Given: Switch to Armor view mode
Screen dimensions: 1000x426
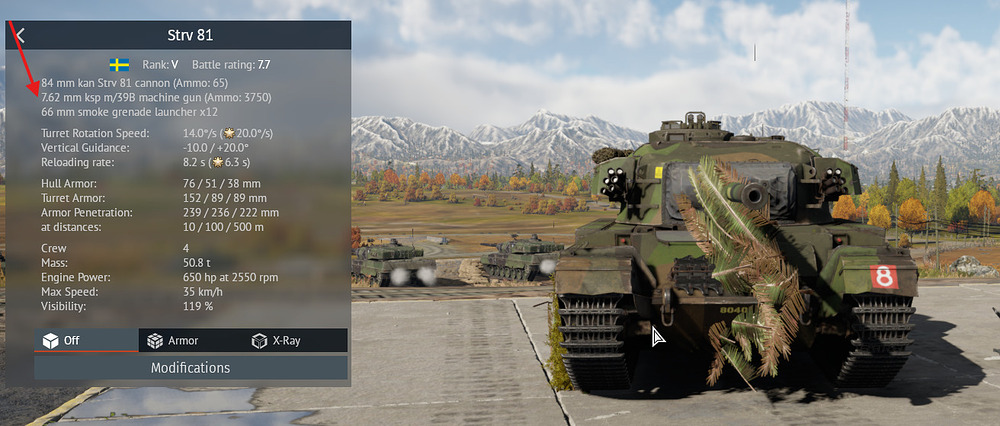Looking at the screenshot, I should click(x=190, y=340).
